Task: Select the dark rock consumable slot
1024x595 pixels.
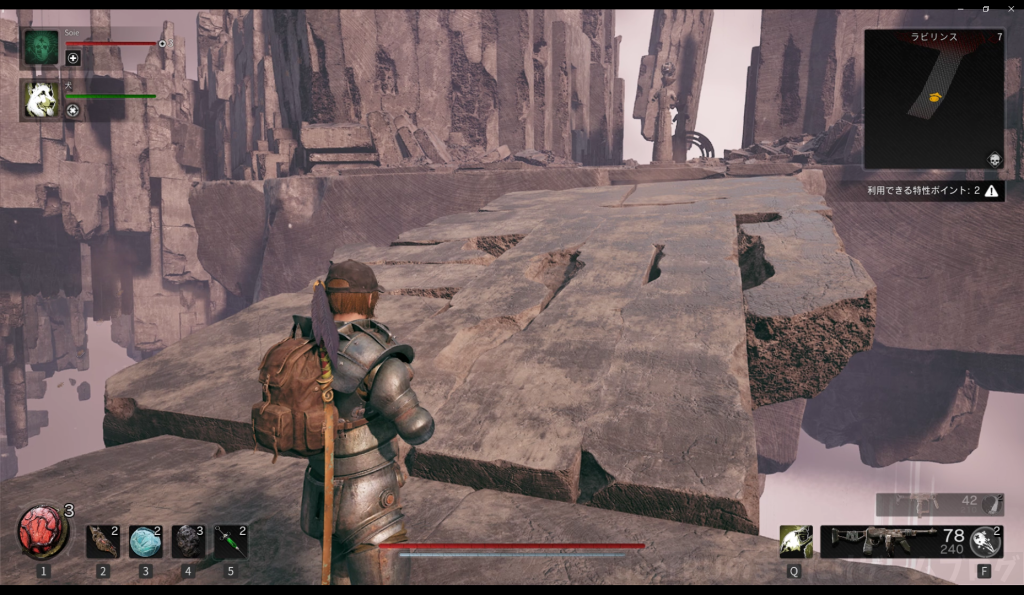Action: [x=188, y=541]
